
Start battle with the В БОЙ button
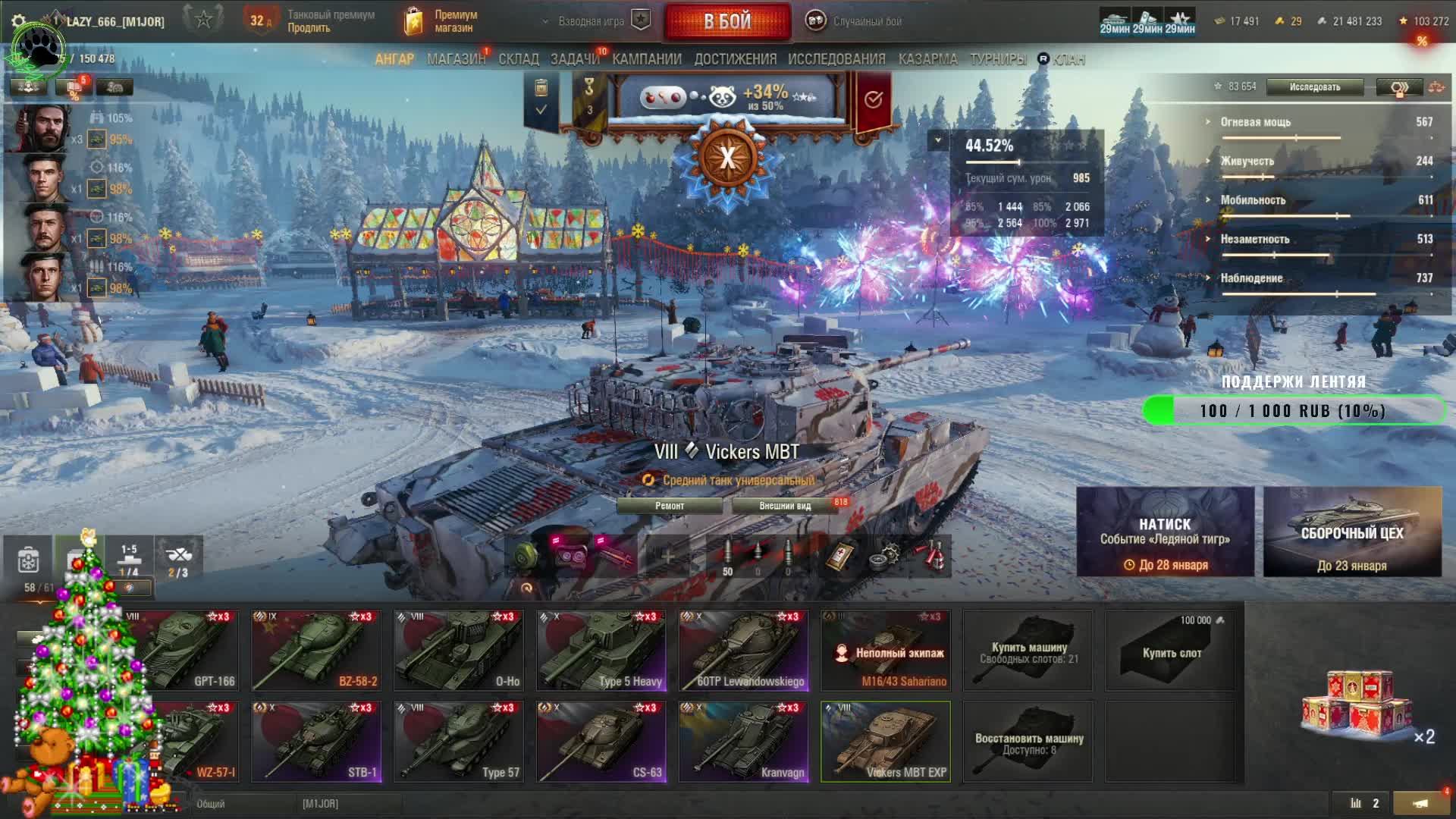tap(726, 21)
